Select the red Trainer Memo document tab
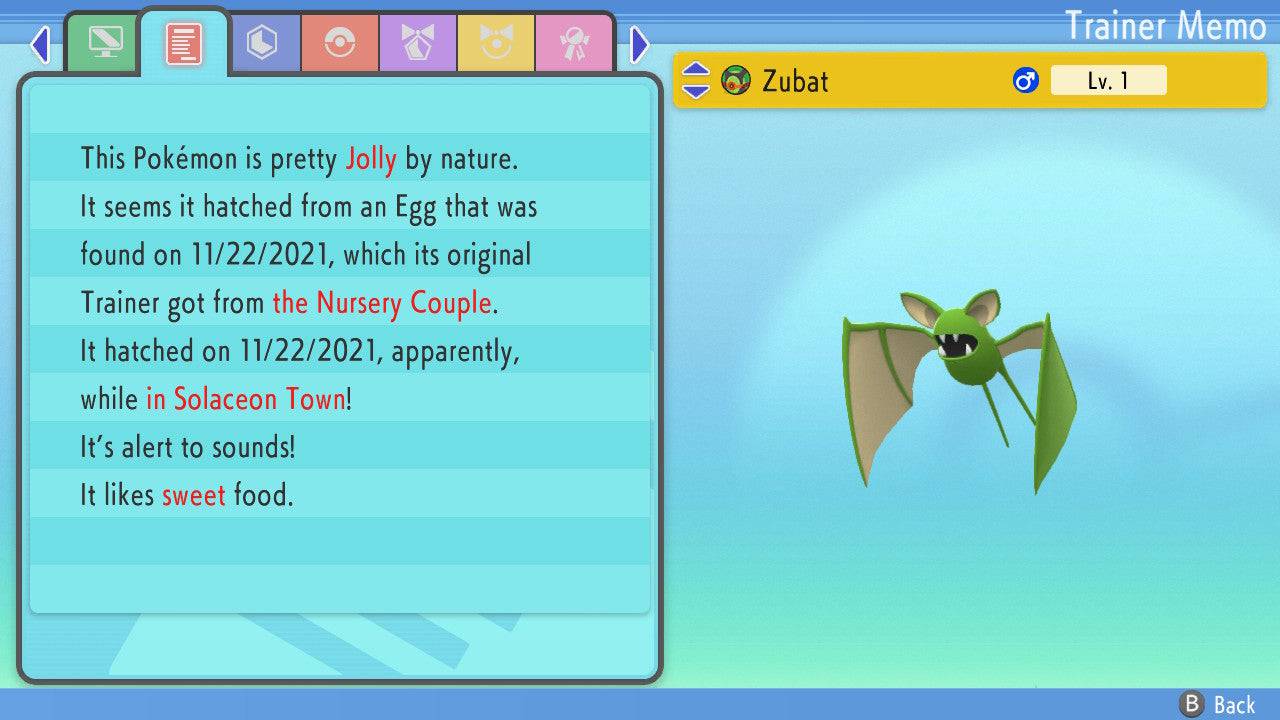The image size is (1280, 720). (183, 43)
